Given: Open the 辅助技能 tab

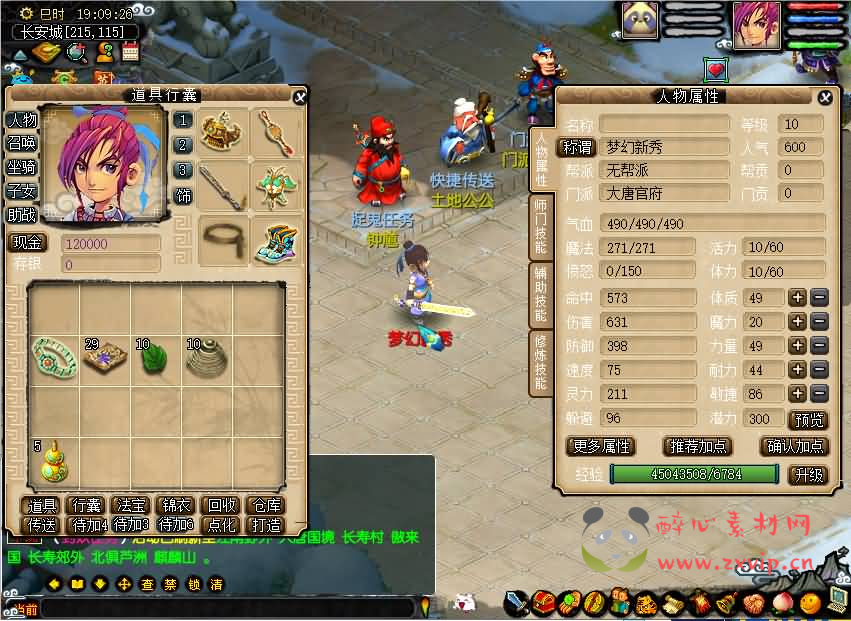Looking at the screenshot, I should (x=540, y=294).
